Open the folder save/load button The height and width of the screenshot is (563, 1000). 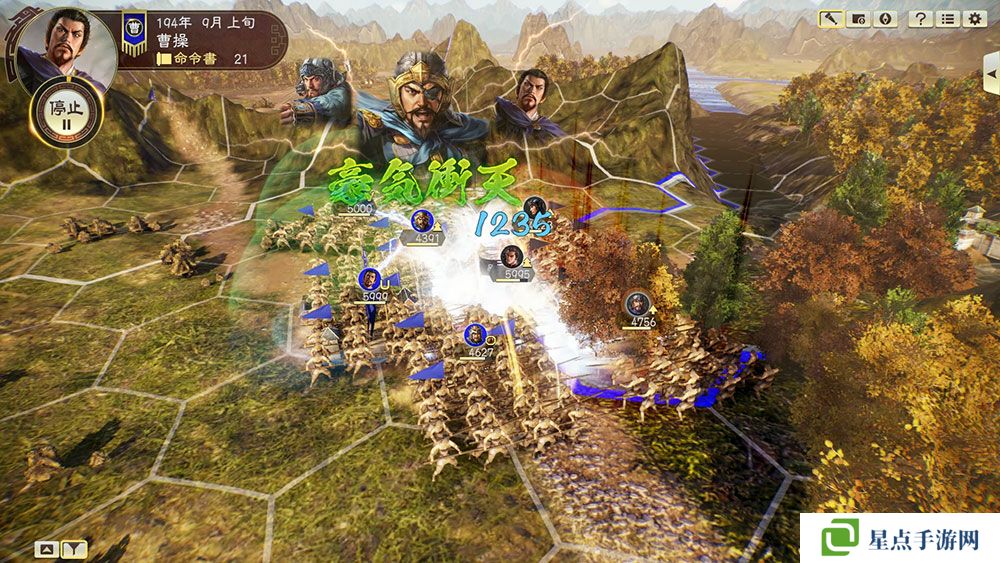856,19
